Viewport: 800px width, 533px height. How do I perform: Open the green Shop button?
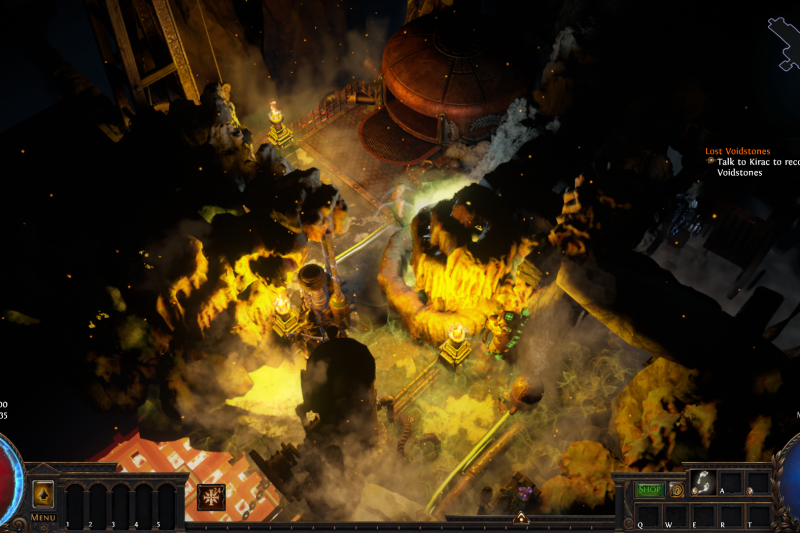[x=650, y=489]
